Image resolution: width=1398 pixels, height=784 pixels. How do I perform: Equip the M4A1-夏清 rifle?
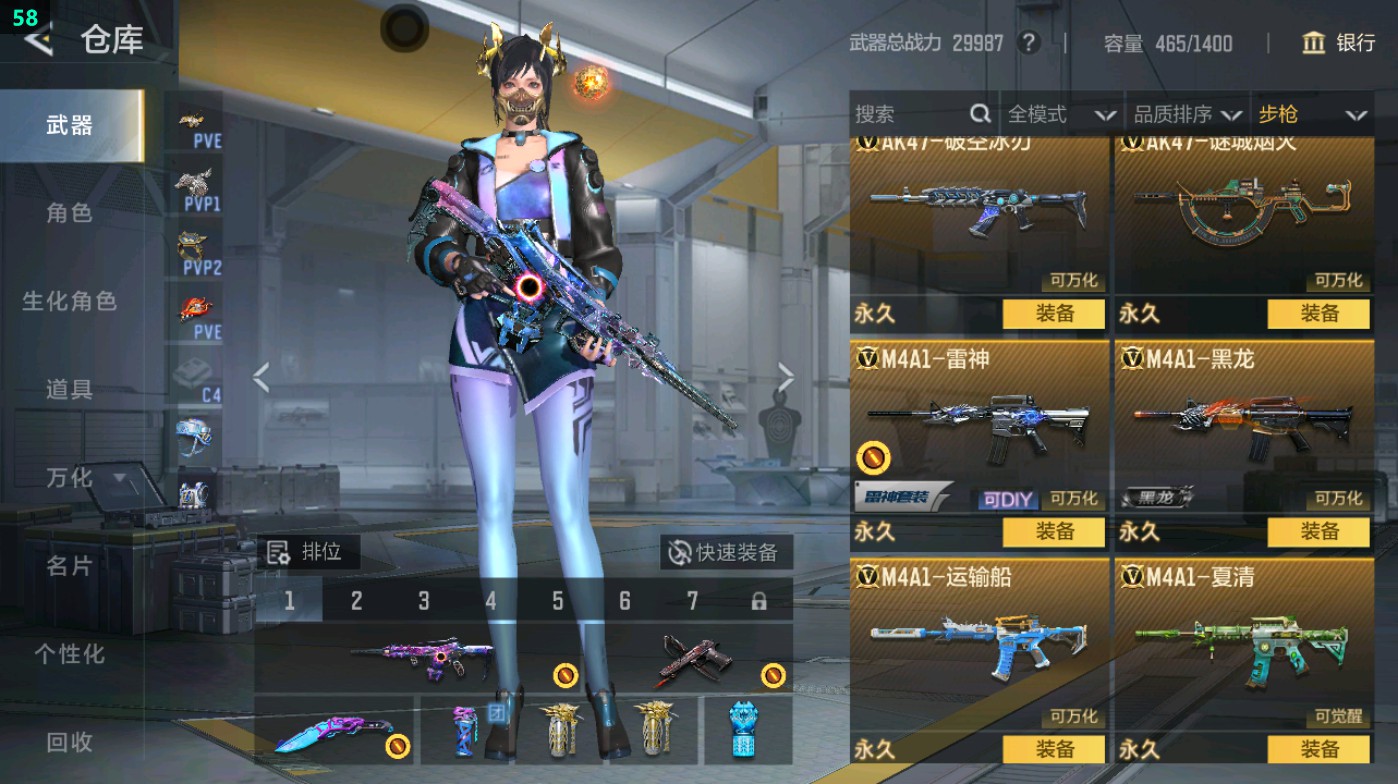pyautogui.click(x=1318, y=749)
